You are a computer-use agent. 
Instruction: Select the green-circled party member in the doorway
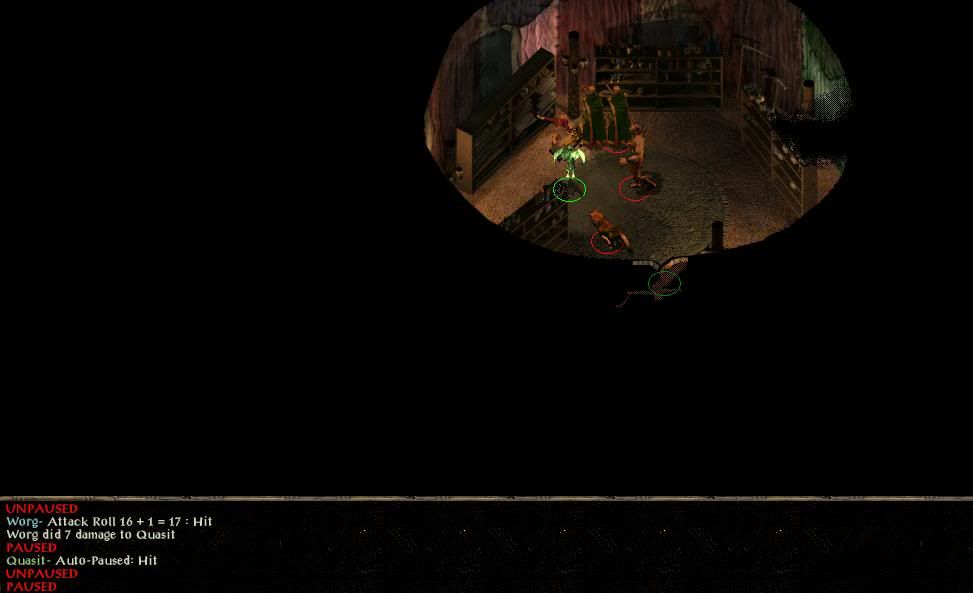coord(664,281)
